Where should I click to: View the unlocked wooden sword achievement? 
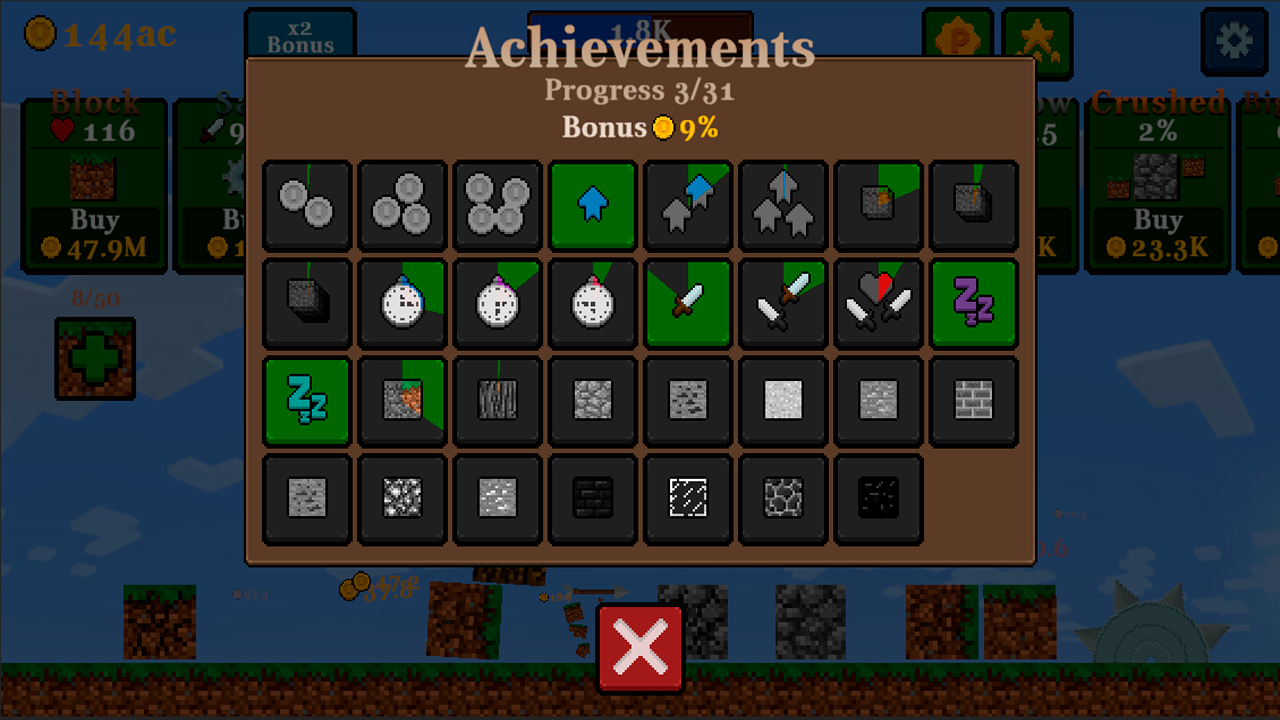pos(687,304)
